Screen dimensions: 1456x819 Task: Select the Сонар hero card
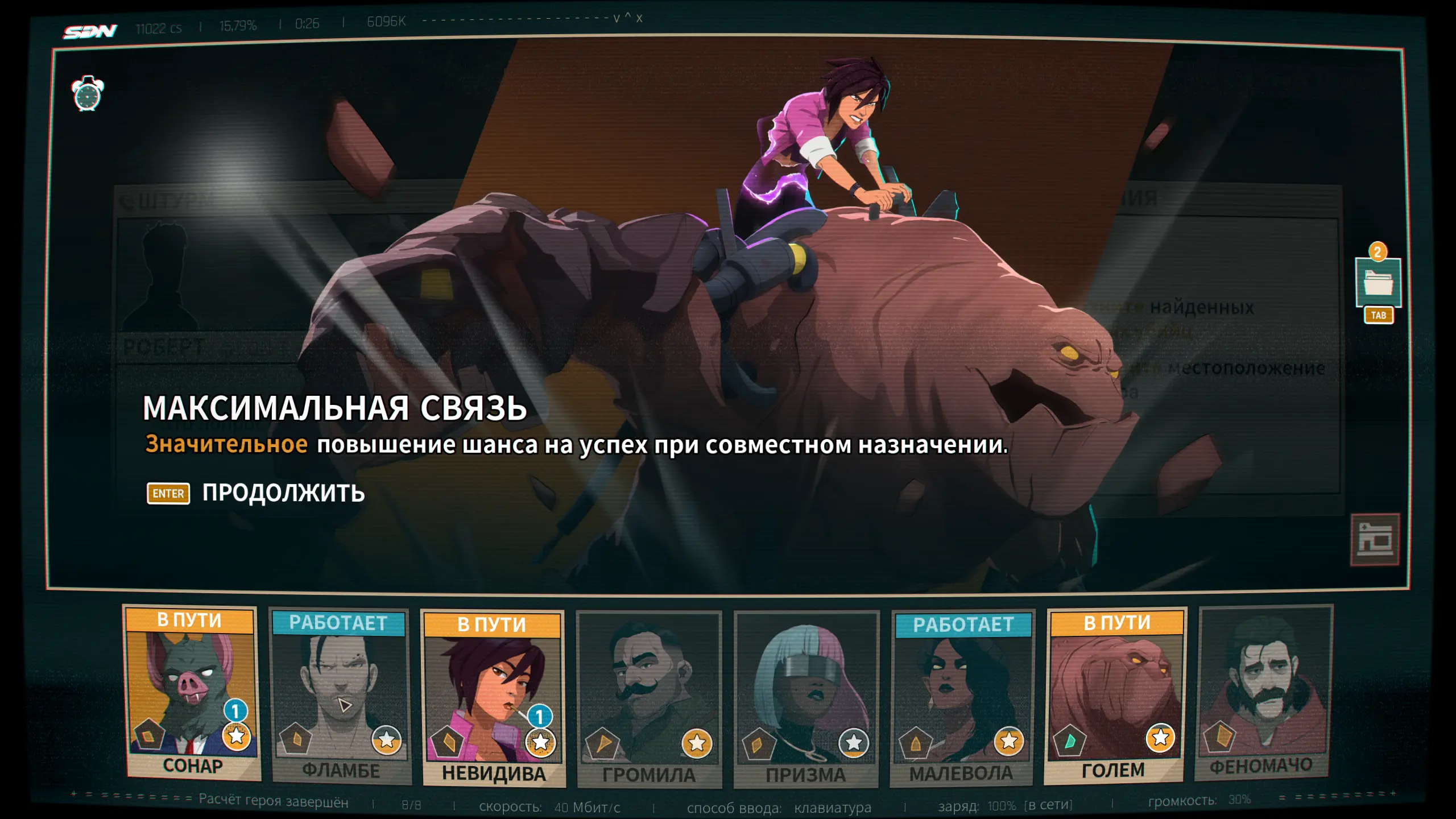[x=191, y=693]
